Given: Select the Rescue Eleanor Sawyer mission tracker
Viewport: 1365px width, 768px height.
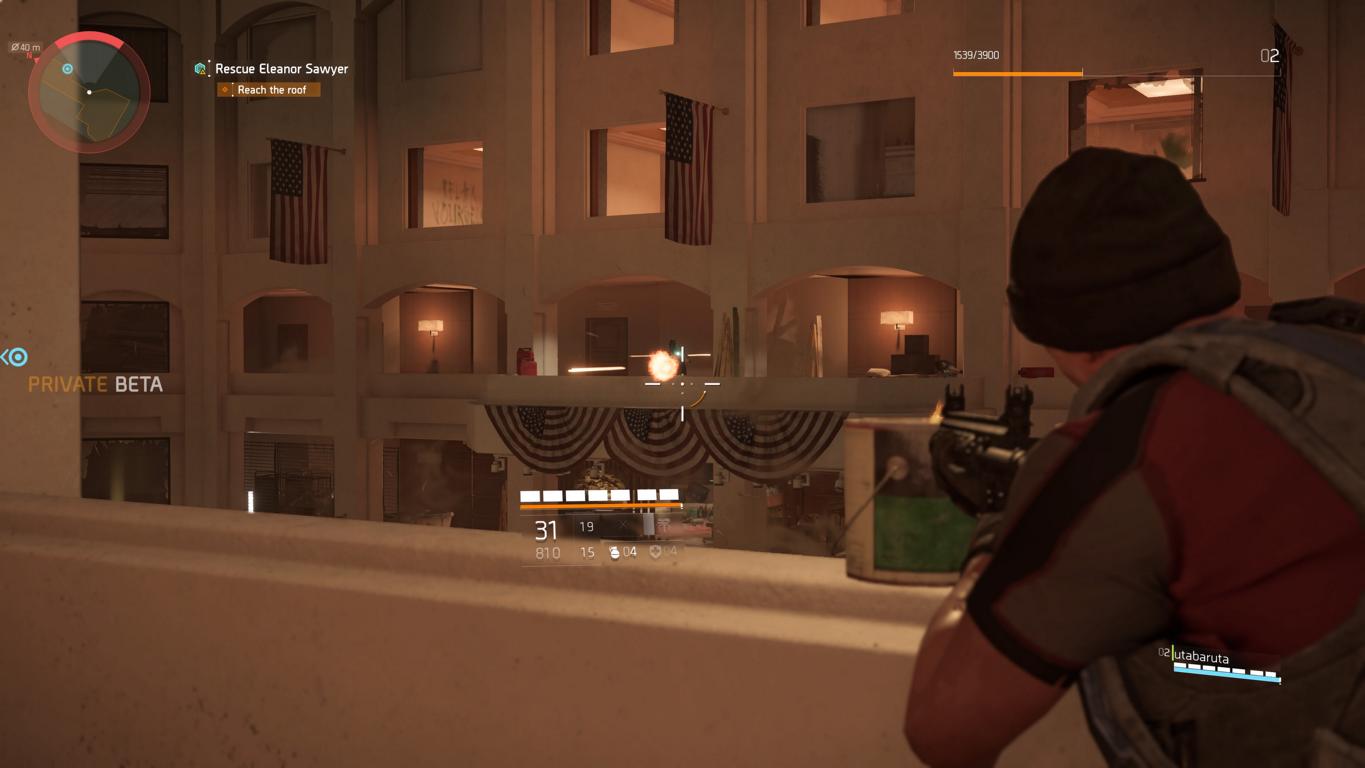Looking at the screenshot, I should click(x=281, y=69).
